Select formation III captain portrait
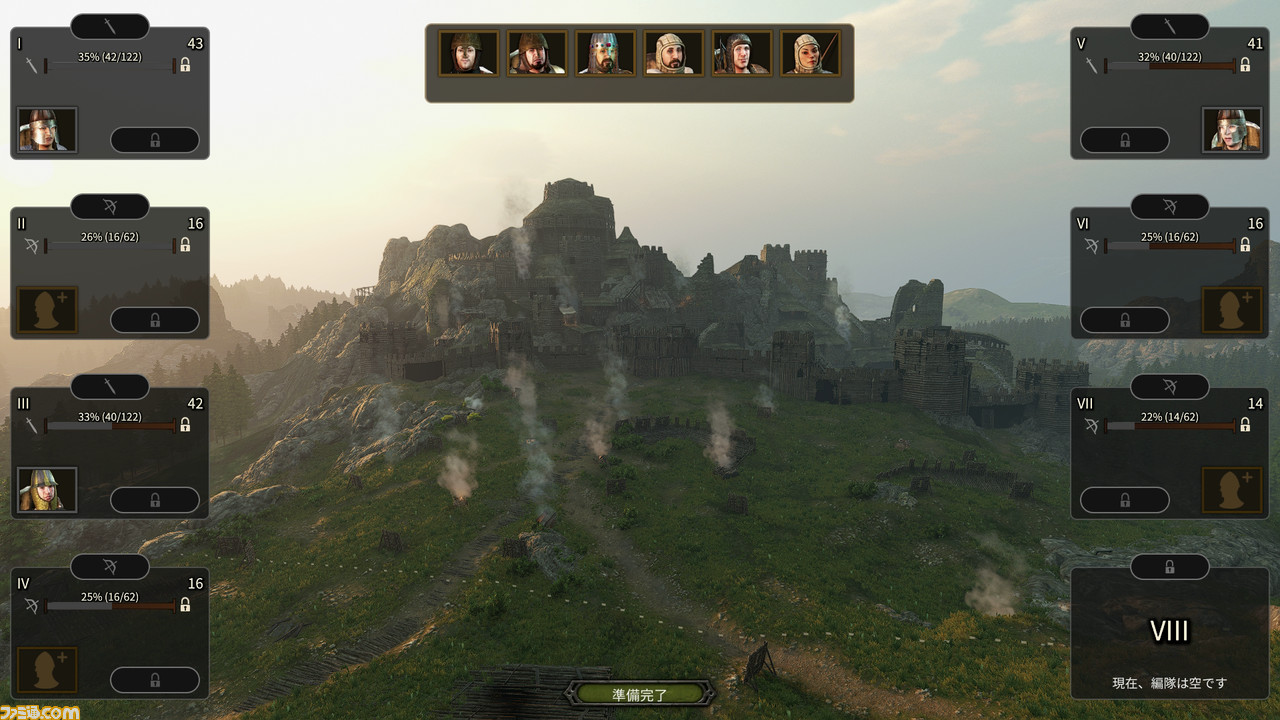The height and width of the screenshot is (720, 1280). pos(47,490)
